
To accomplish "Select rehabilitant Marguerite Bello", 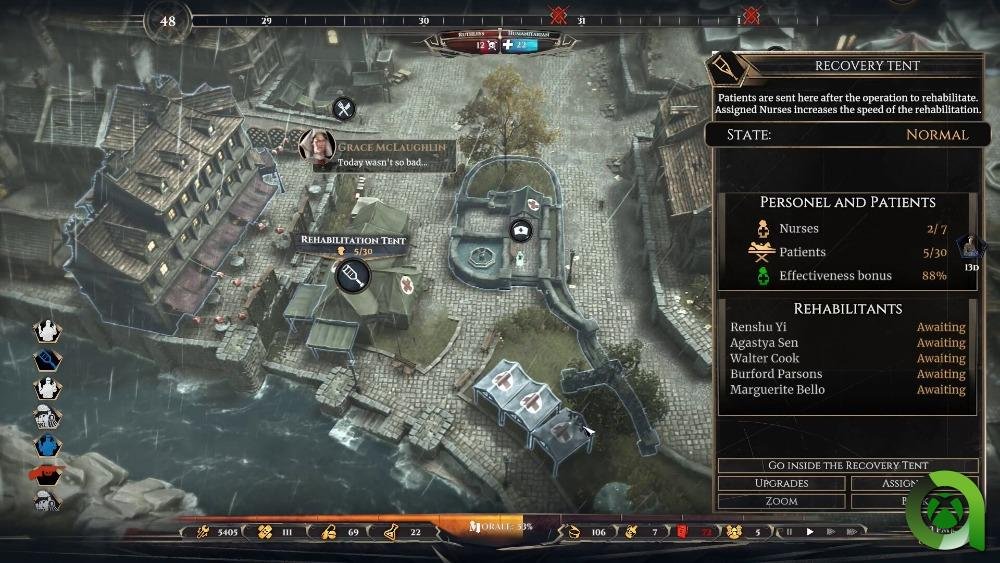I will point(777,390).
